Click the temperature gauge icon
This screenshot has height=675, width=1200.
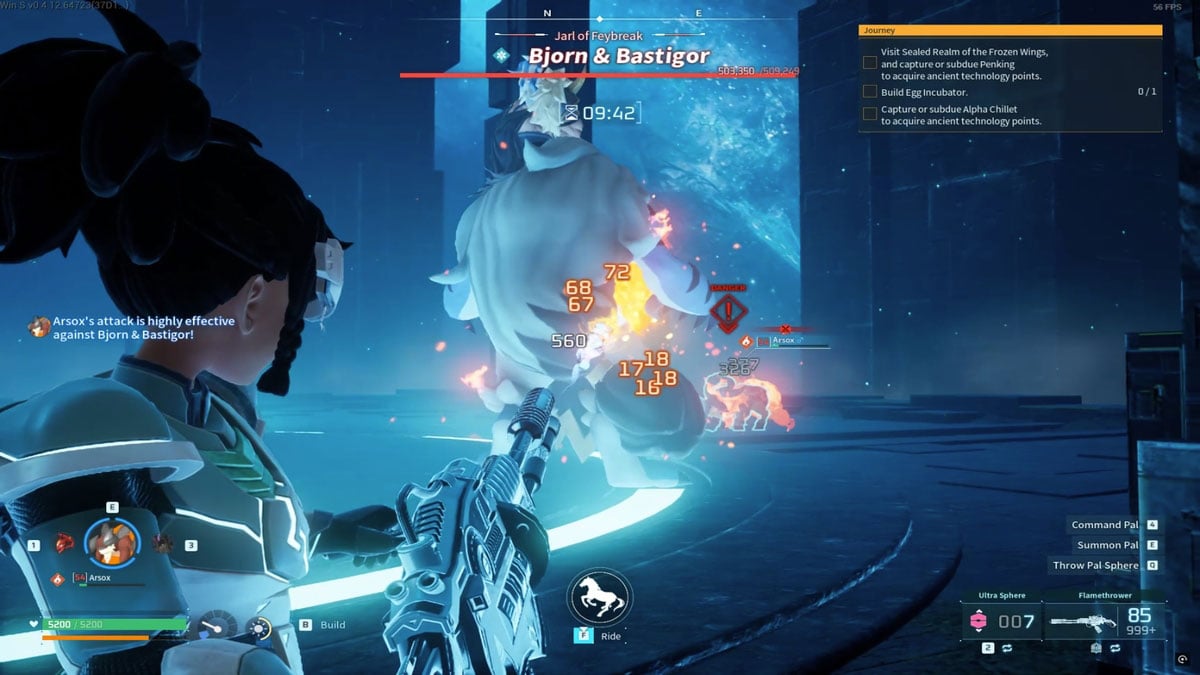coord(218,627)
